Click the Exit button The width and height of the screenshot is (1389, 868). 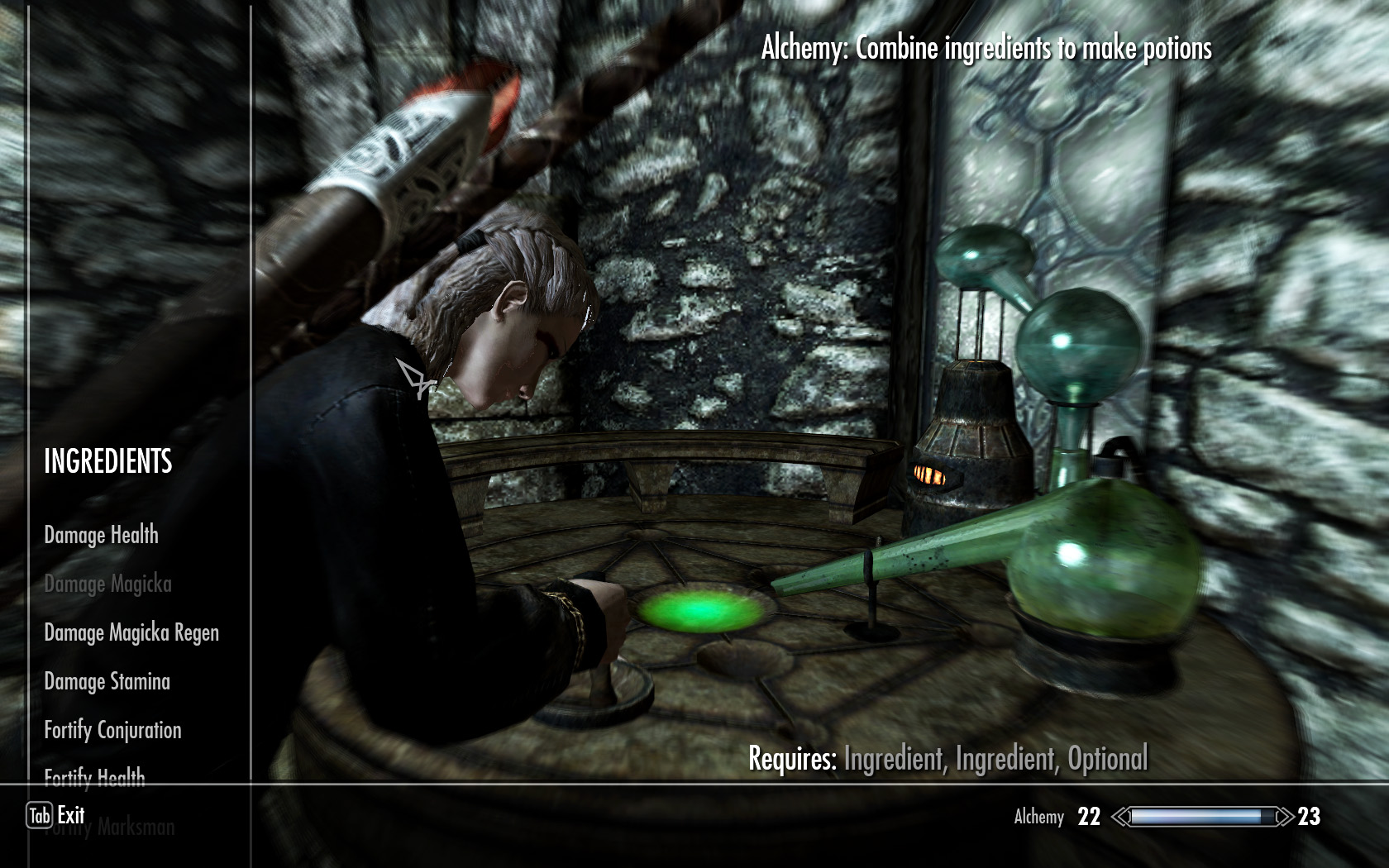click(56, 816)
